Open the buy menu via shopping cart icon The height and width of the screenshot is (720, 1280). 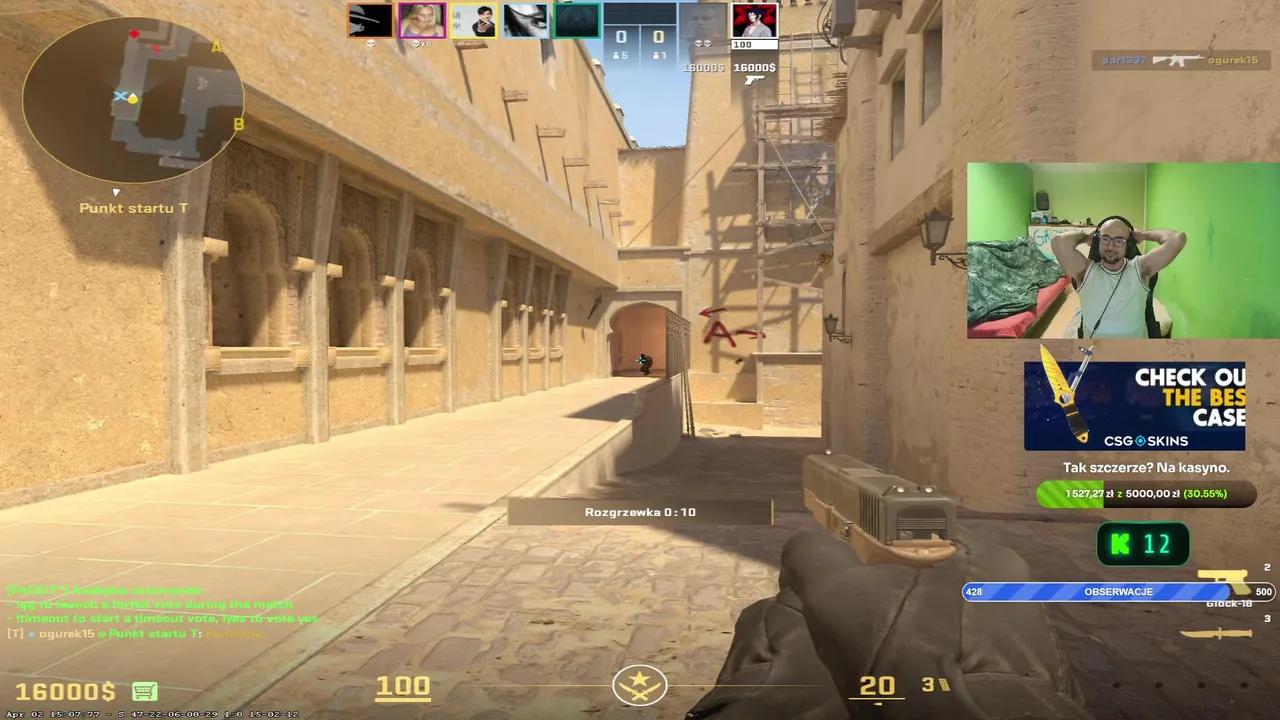(146, 691)
